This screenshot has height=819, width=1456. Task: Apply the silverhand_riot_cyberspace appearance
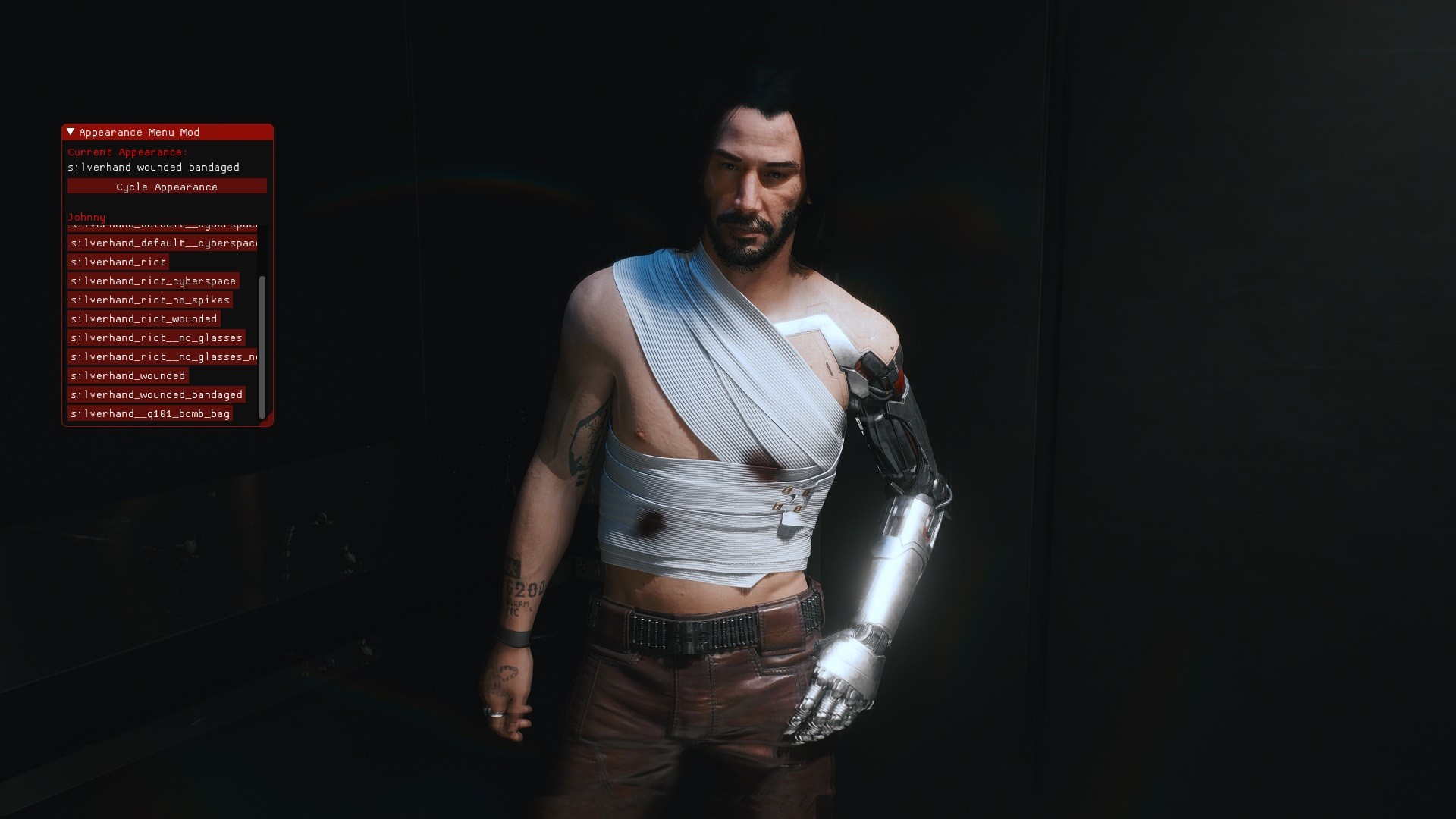153,281
